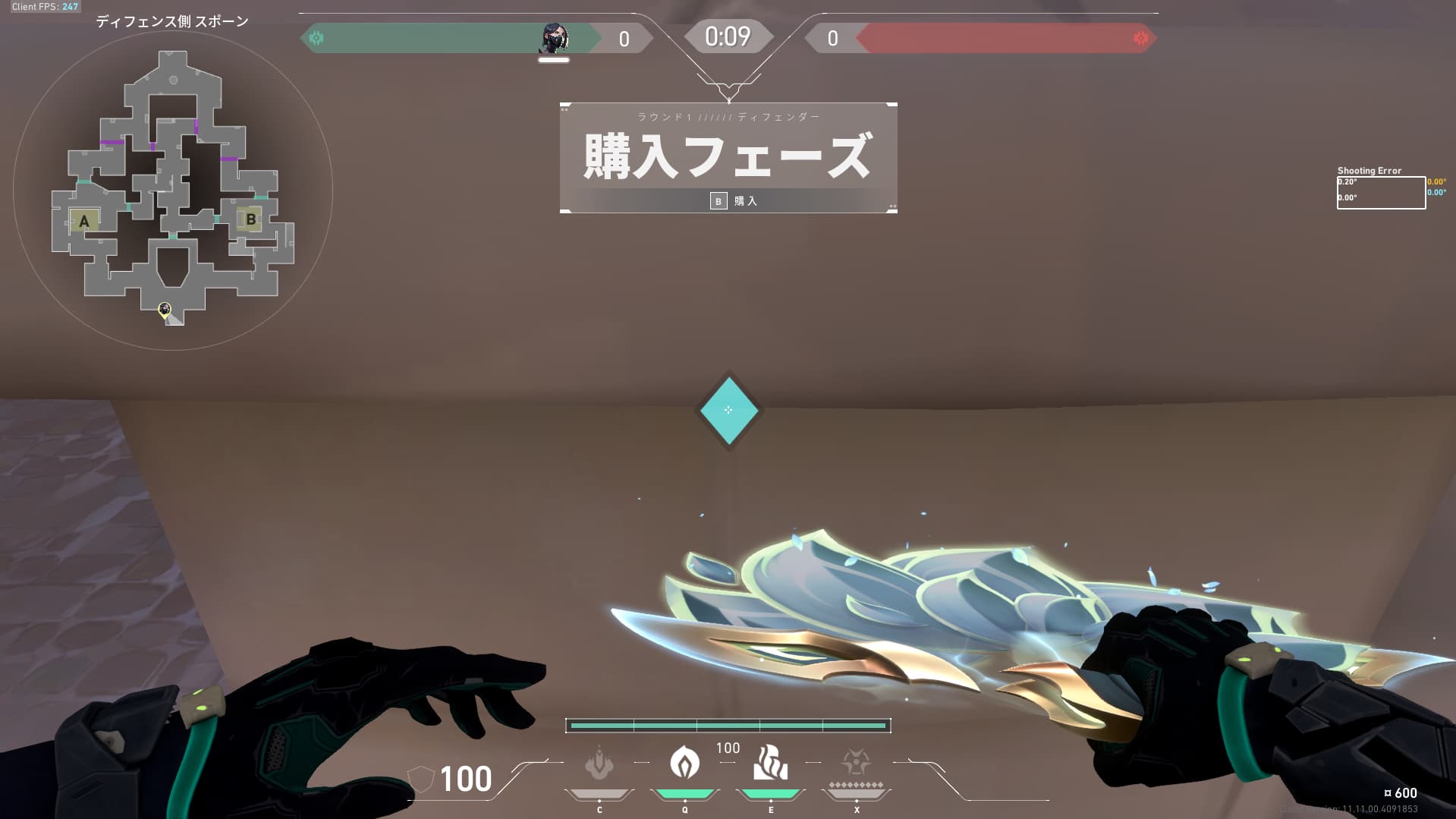Click the armor shield icon beside health
The image size is (1456, 819).
tap(420, 780)
